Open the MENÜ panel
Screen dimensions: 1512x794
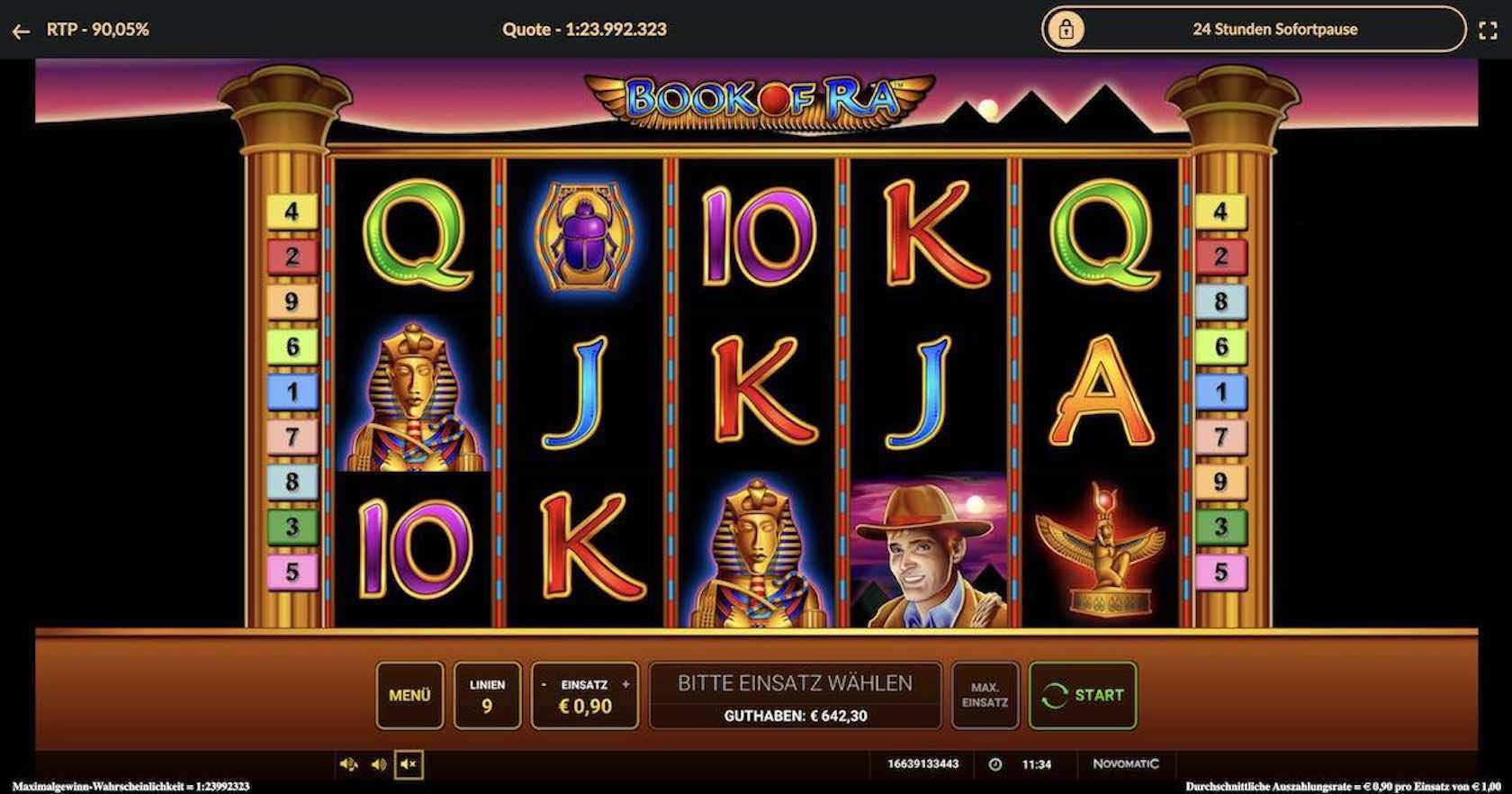[x=409, y=695]
